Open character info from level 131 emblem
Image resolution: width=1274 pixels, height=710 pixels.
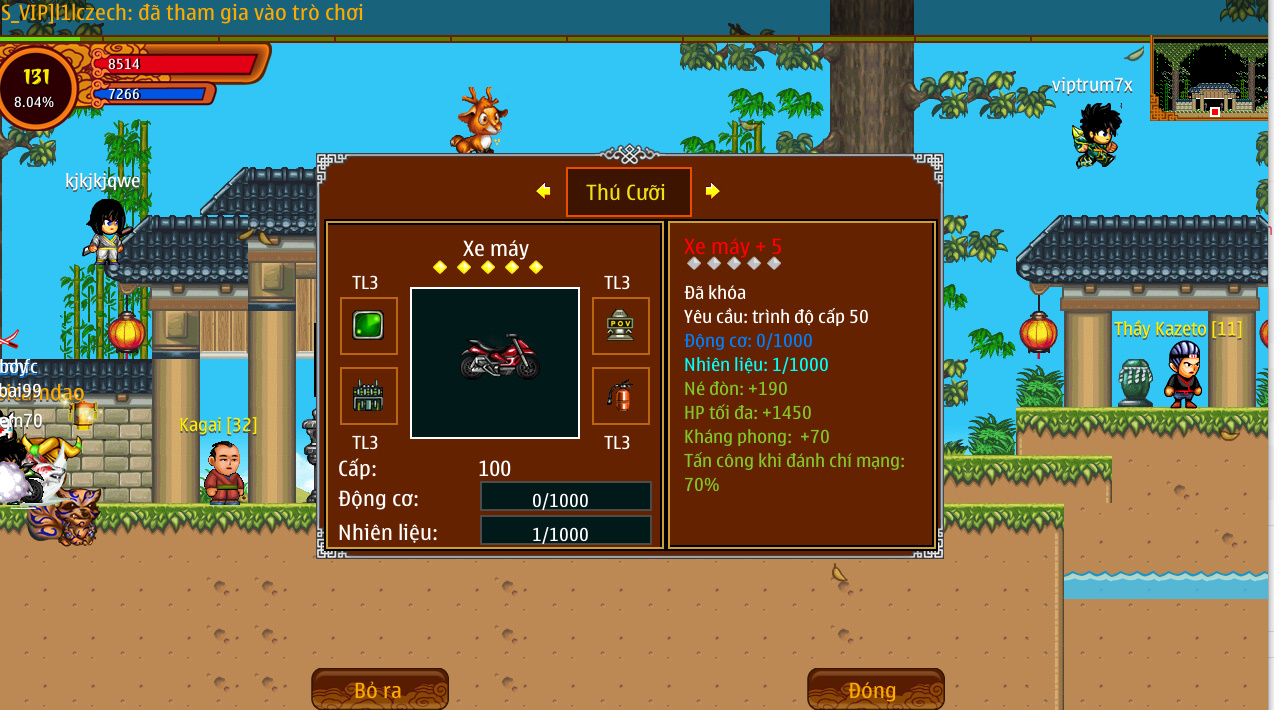pos(37,87)
